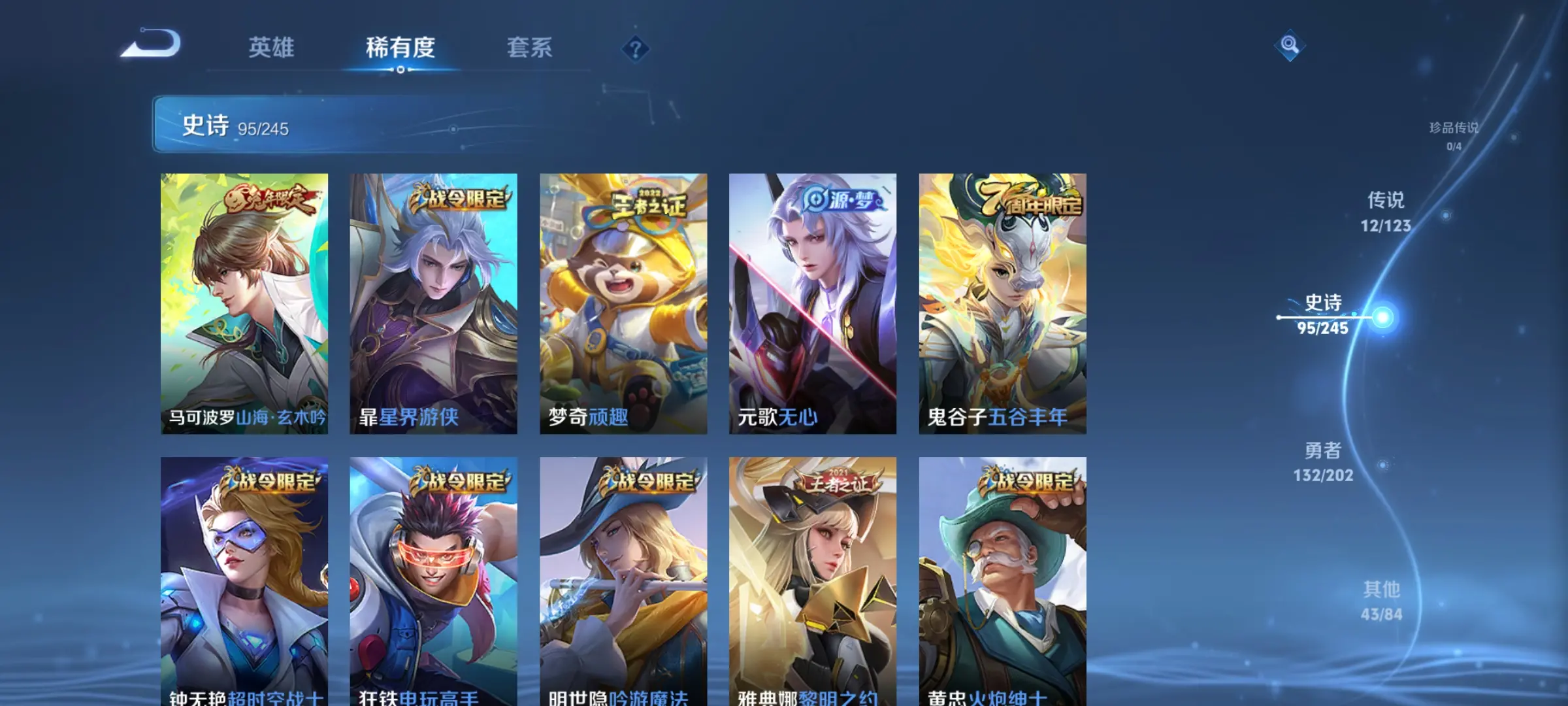The image size is (1568, 706).
Task: Select 马可波罗 山海·玄木吟 skin card
Action: [244, 303]
